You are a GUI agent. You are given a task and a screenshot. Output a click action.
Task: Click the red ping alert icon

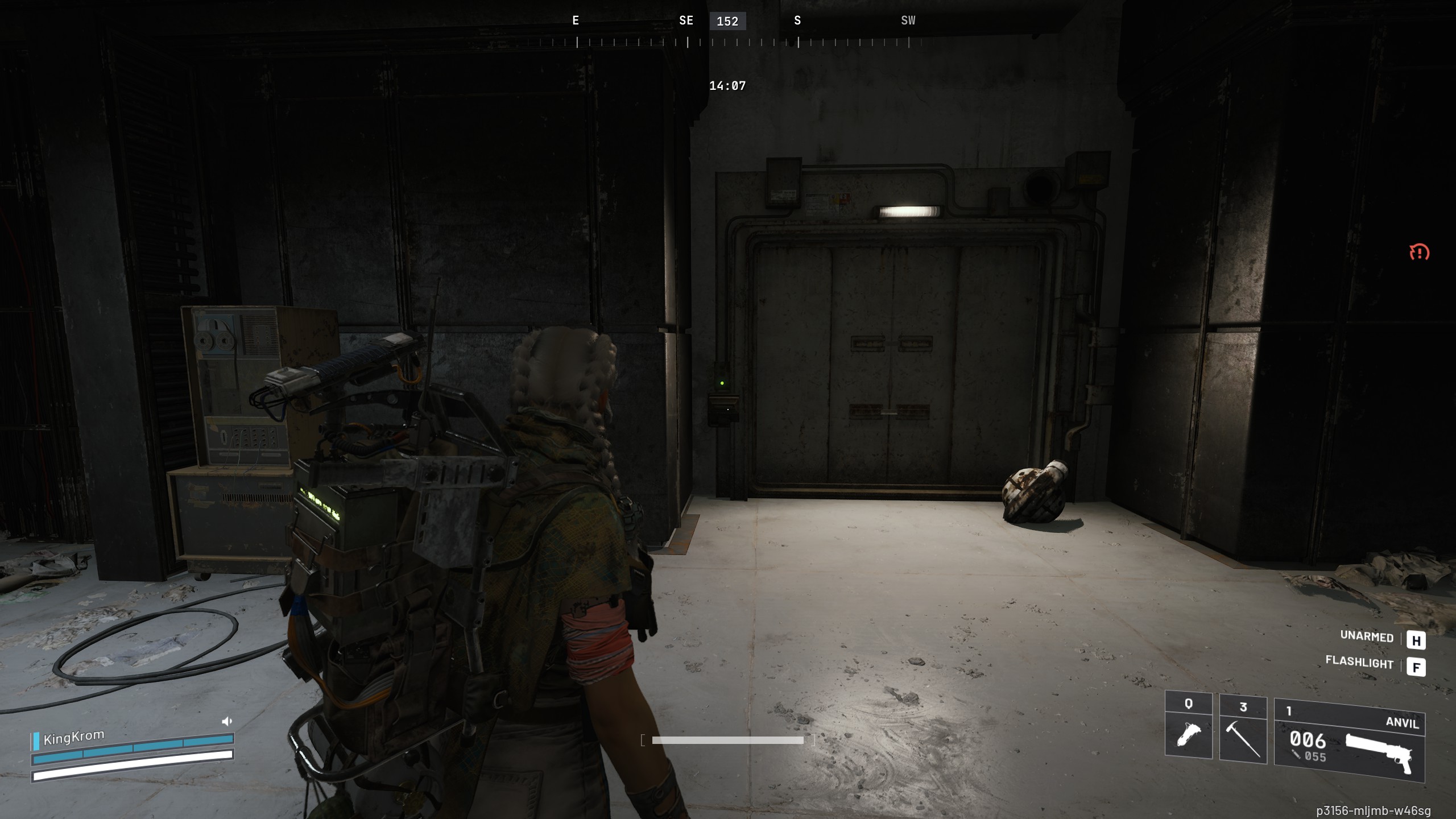tap(1421, 253)
